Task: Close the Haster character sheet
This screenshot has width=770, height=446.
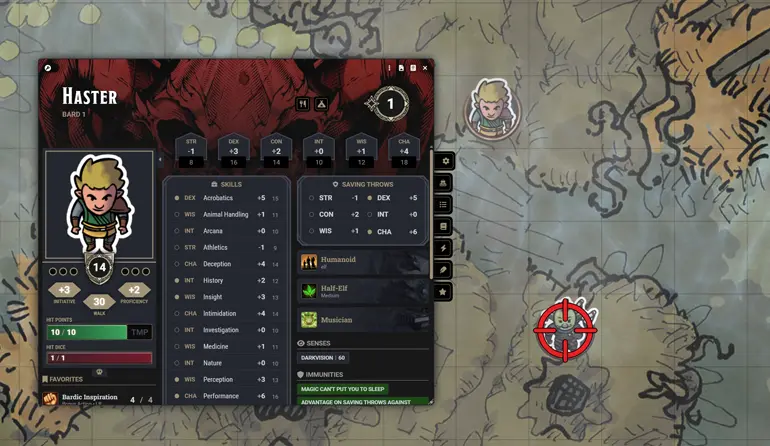Action: coord(425,68)
